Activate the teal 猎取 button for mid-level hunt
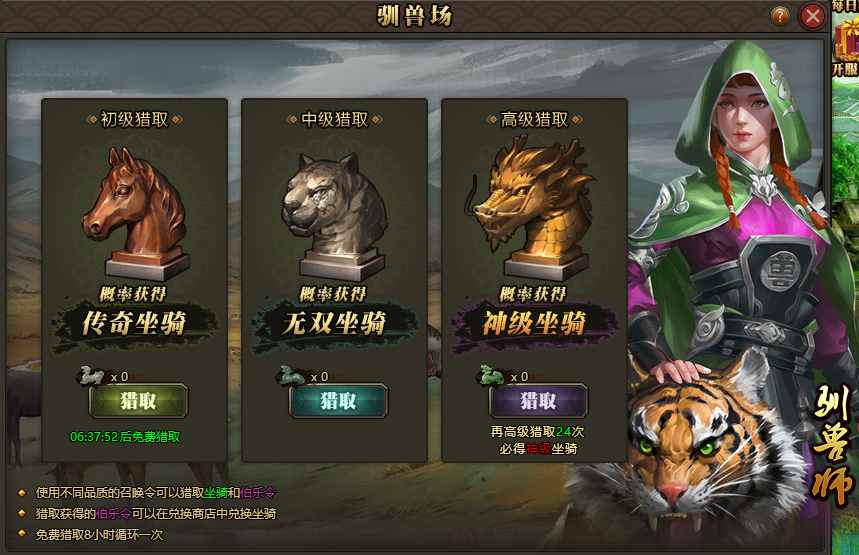859x555 pixels. click(x=338, y=401)
